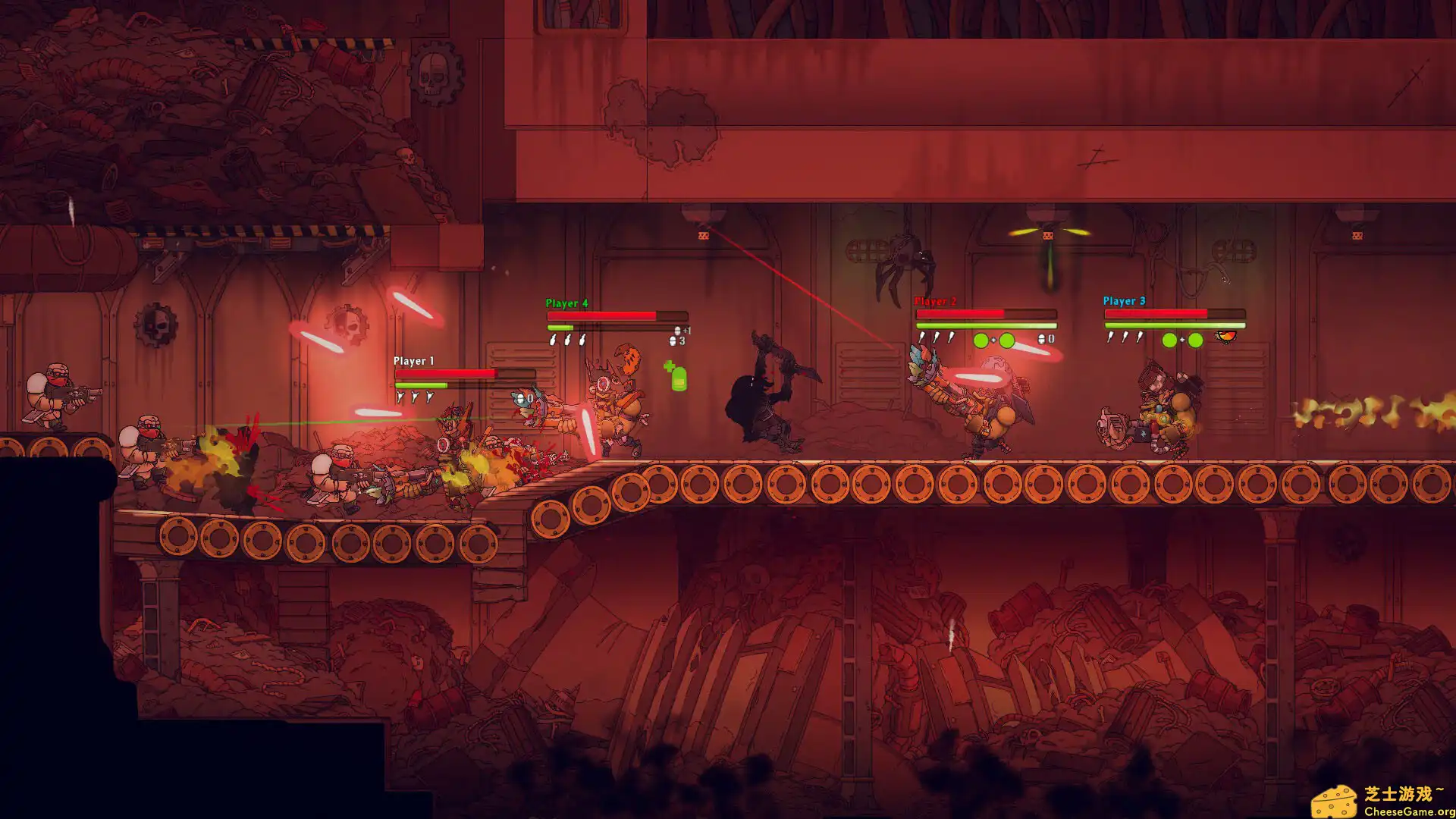This screenshot has width=1456, height=819.
Task: Toggle the third bullet icon under Player 4's bar
Action: pos(582,339)
